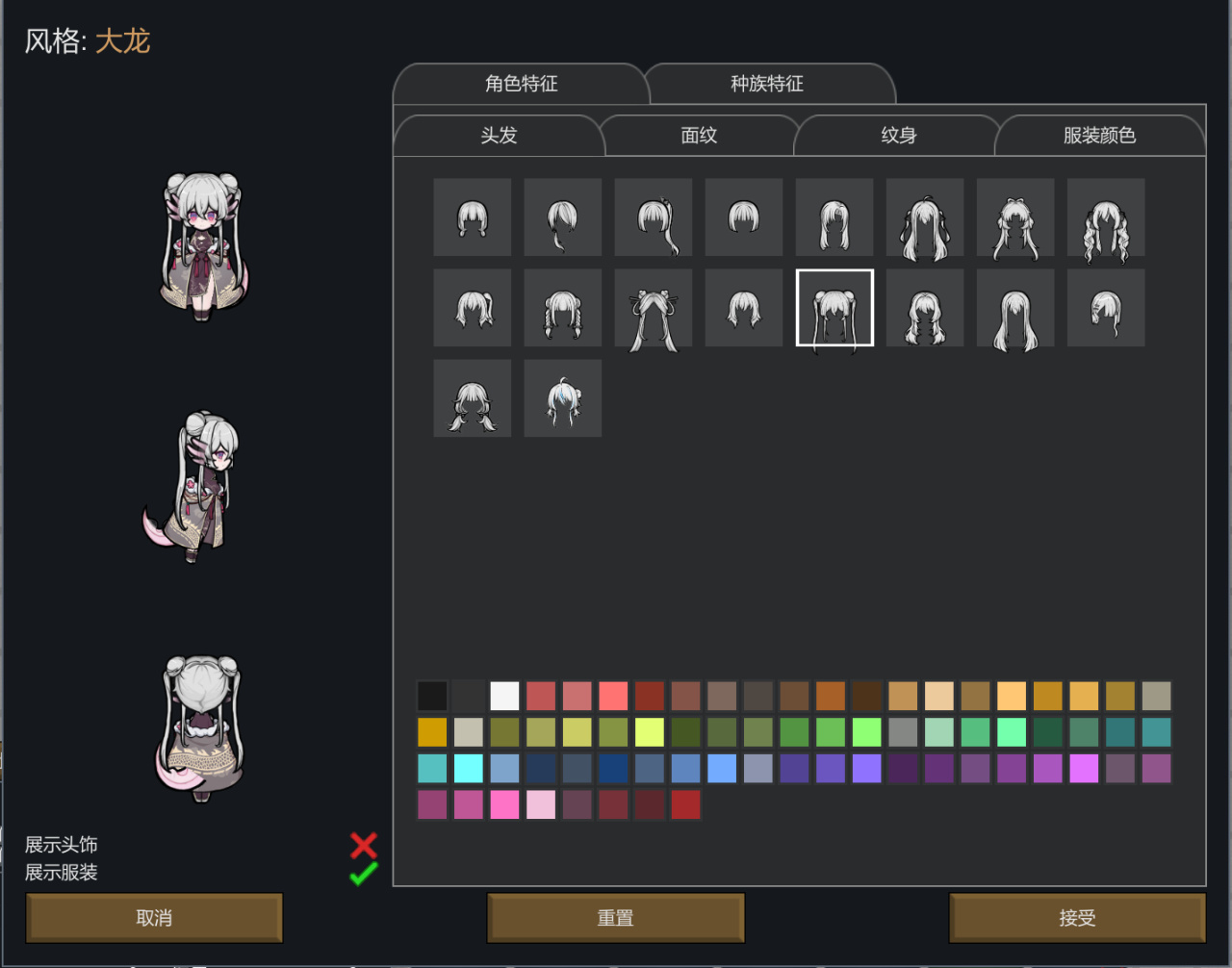Switch to the 角色特征 tab
The height and width of the screenshot is (968, 1232).
[521, 84]
